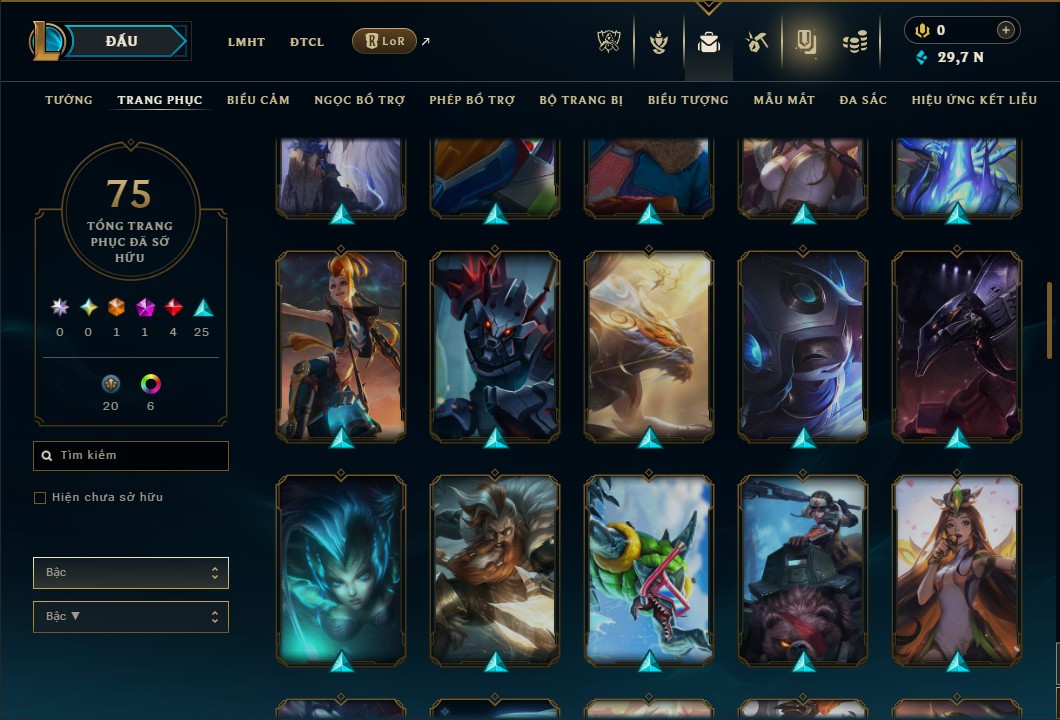Open the Bậc ▼ sort order dropdown

coord(131,616)
